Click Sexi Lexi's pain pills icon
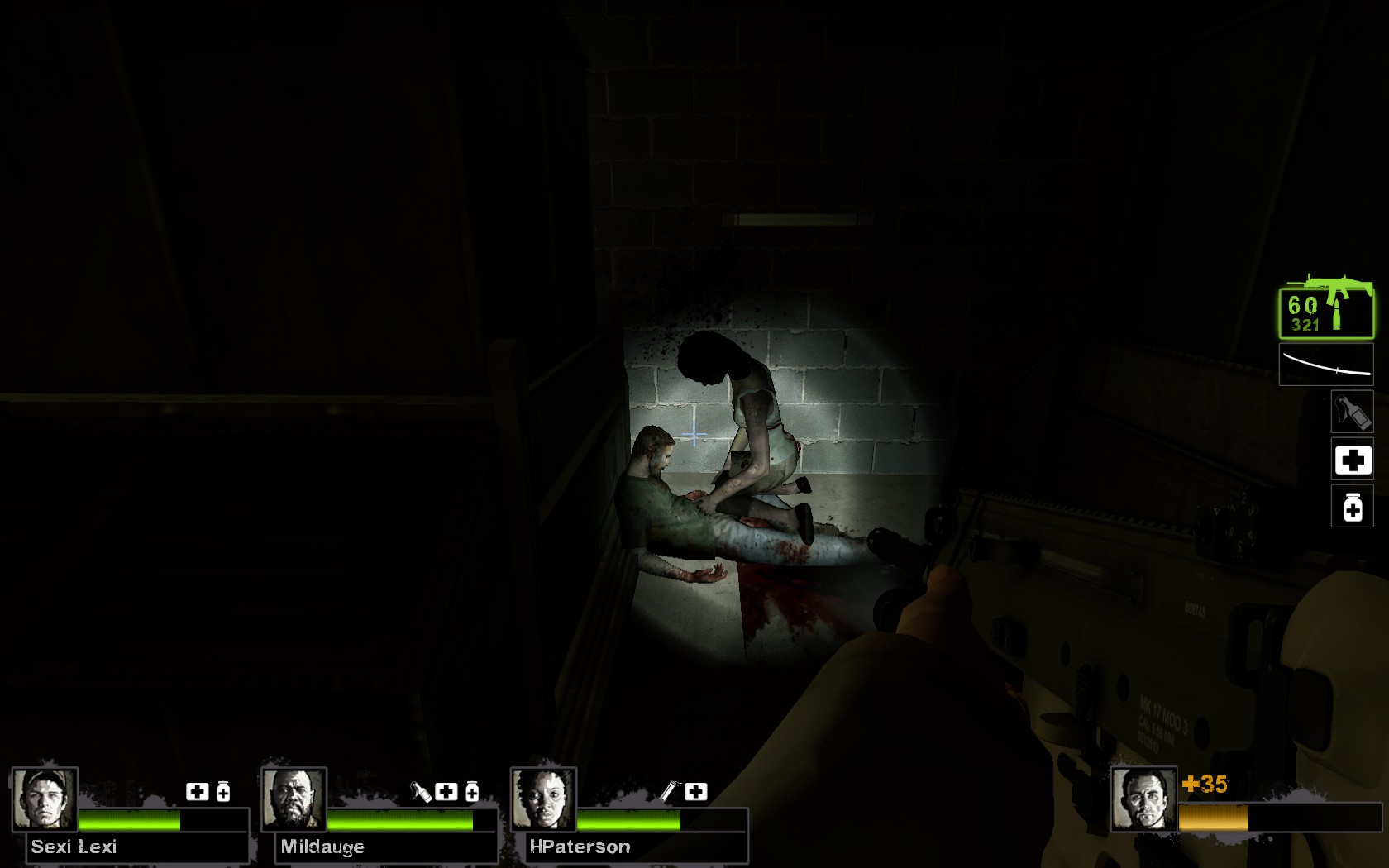The image size is (1389, 868). point(223,792)
